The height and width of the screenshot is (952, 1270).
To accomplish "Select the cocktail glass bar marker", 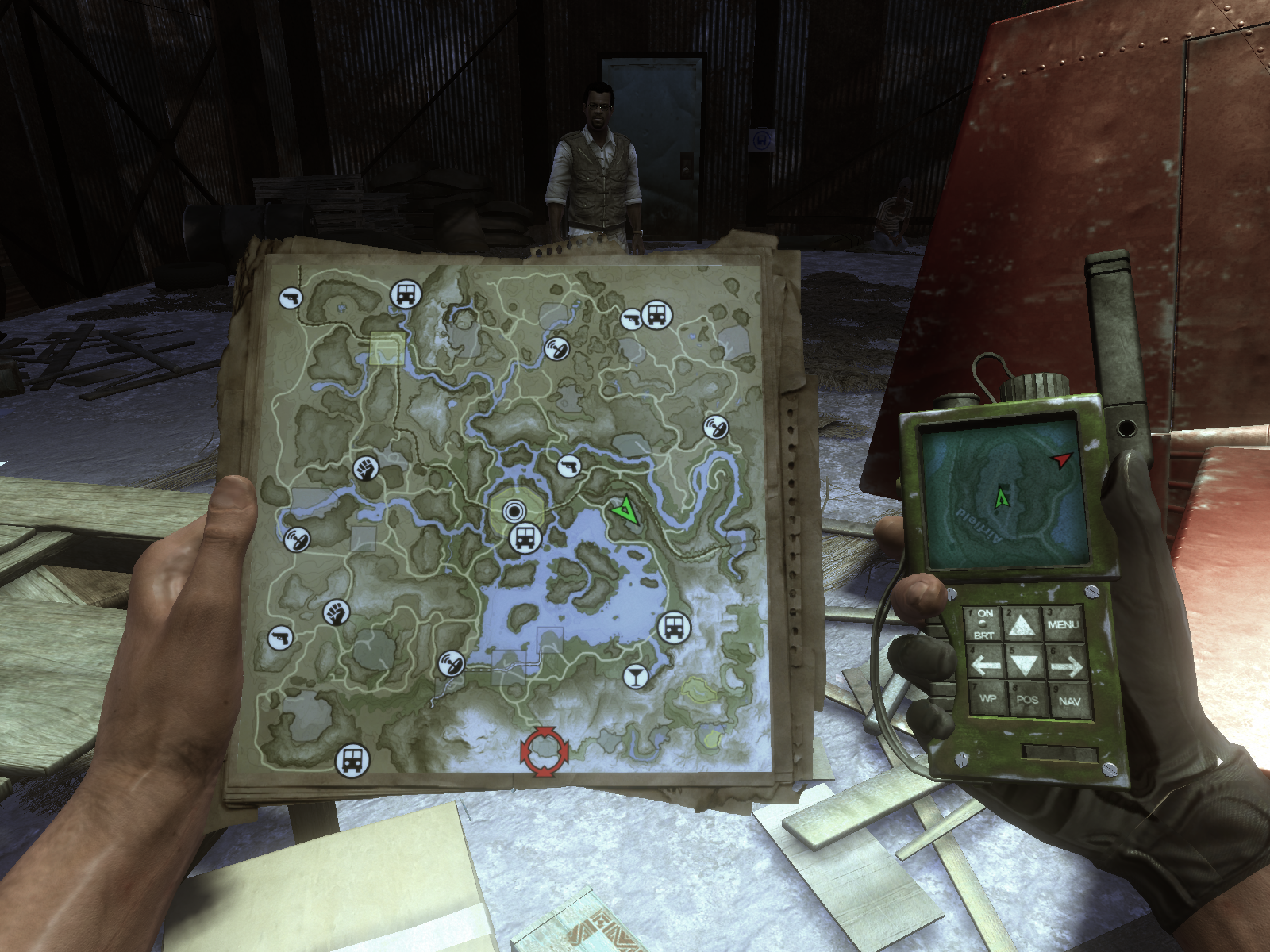I will tap(636, 676).
